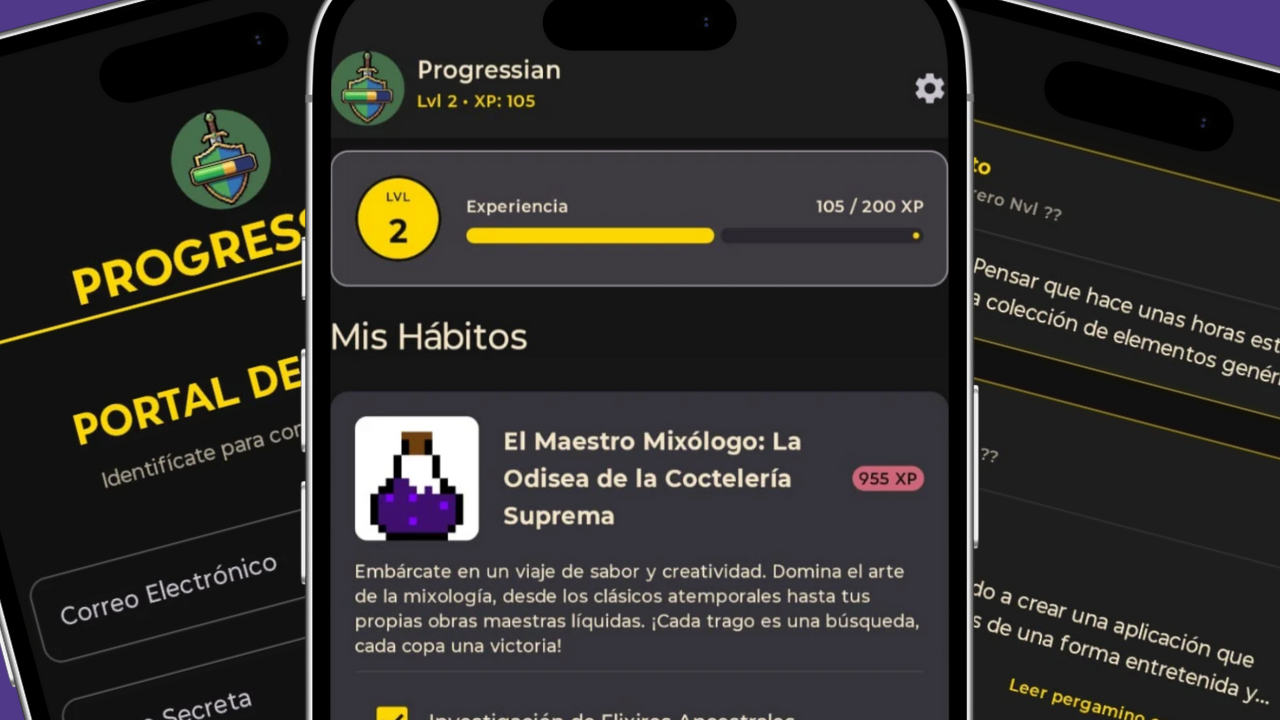Click the Lvl 2 • XP: 105 subtitle
This screenshot has width=1280, height=720.
point(476,101)
